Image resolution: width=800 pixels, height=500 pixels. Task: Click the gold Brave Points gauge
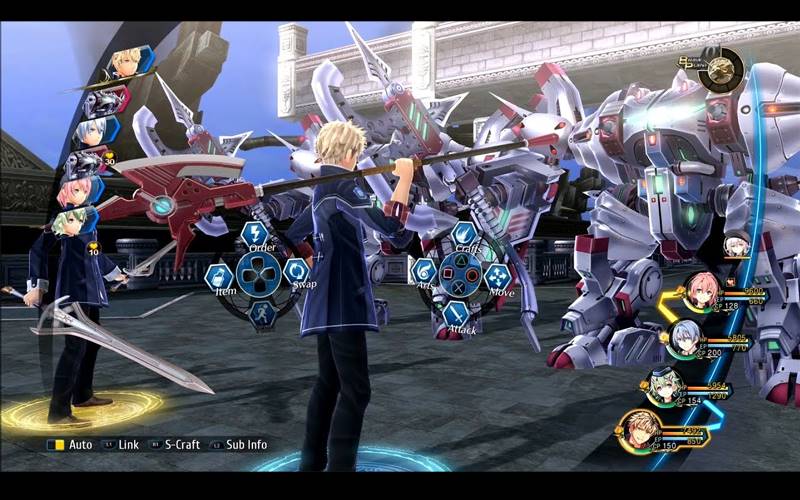[x=721, y=70]
